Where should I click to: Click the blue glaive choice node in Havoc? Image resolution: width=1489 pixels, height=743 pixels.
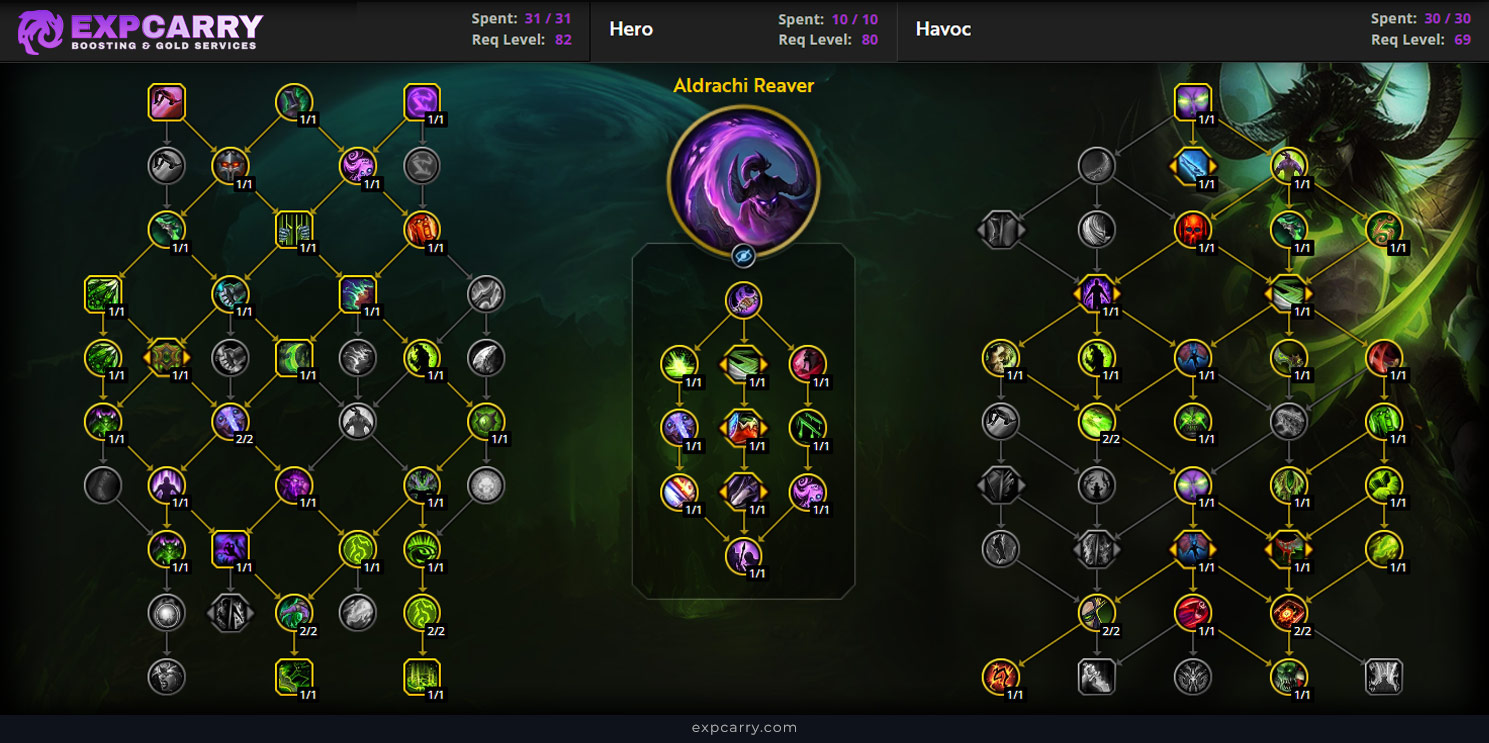click(1193, 166)
